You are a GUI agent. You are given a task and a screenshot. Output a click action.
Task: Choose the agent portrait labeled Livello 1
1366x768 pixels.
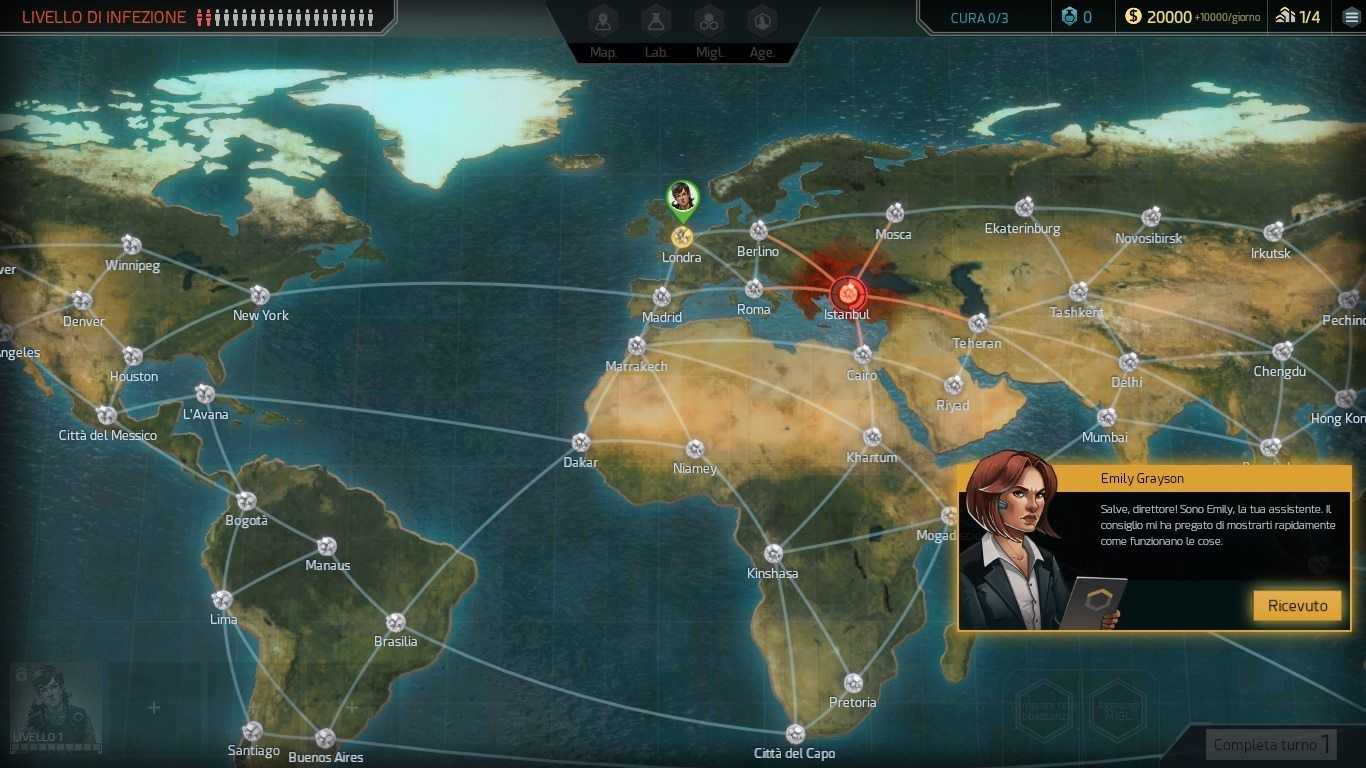[x=56, y=706]
